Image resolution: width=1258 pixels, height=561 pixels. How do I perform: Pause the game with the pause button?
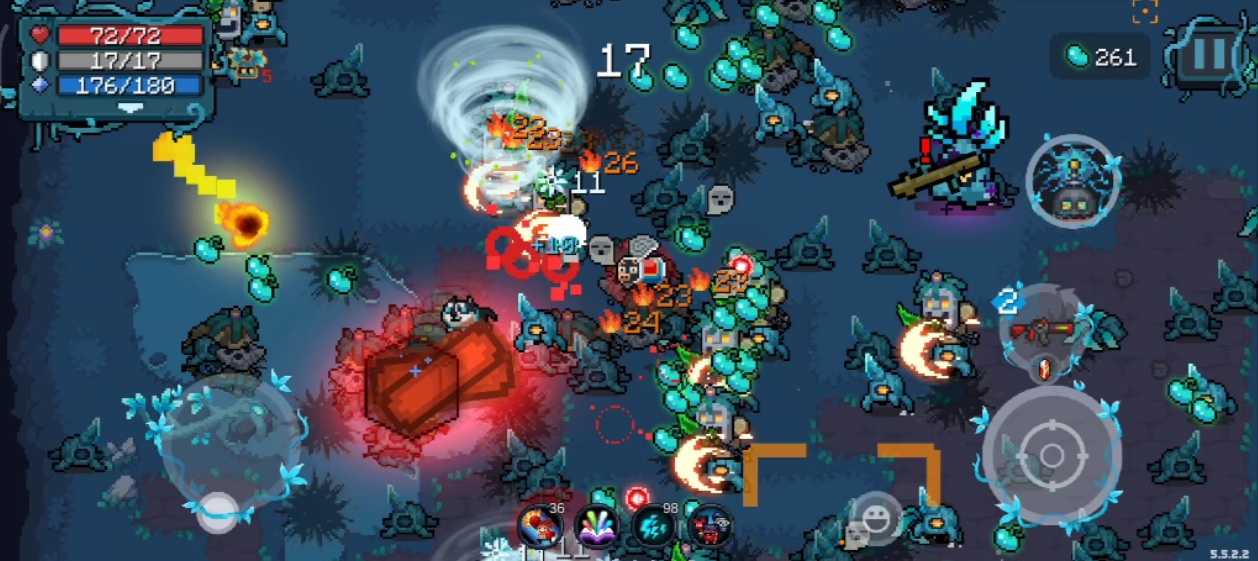coord(1209,54)
